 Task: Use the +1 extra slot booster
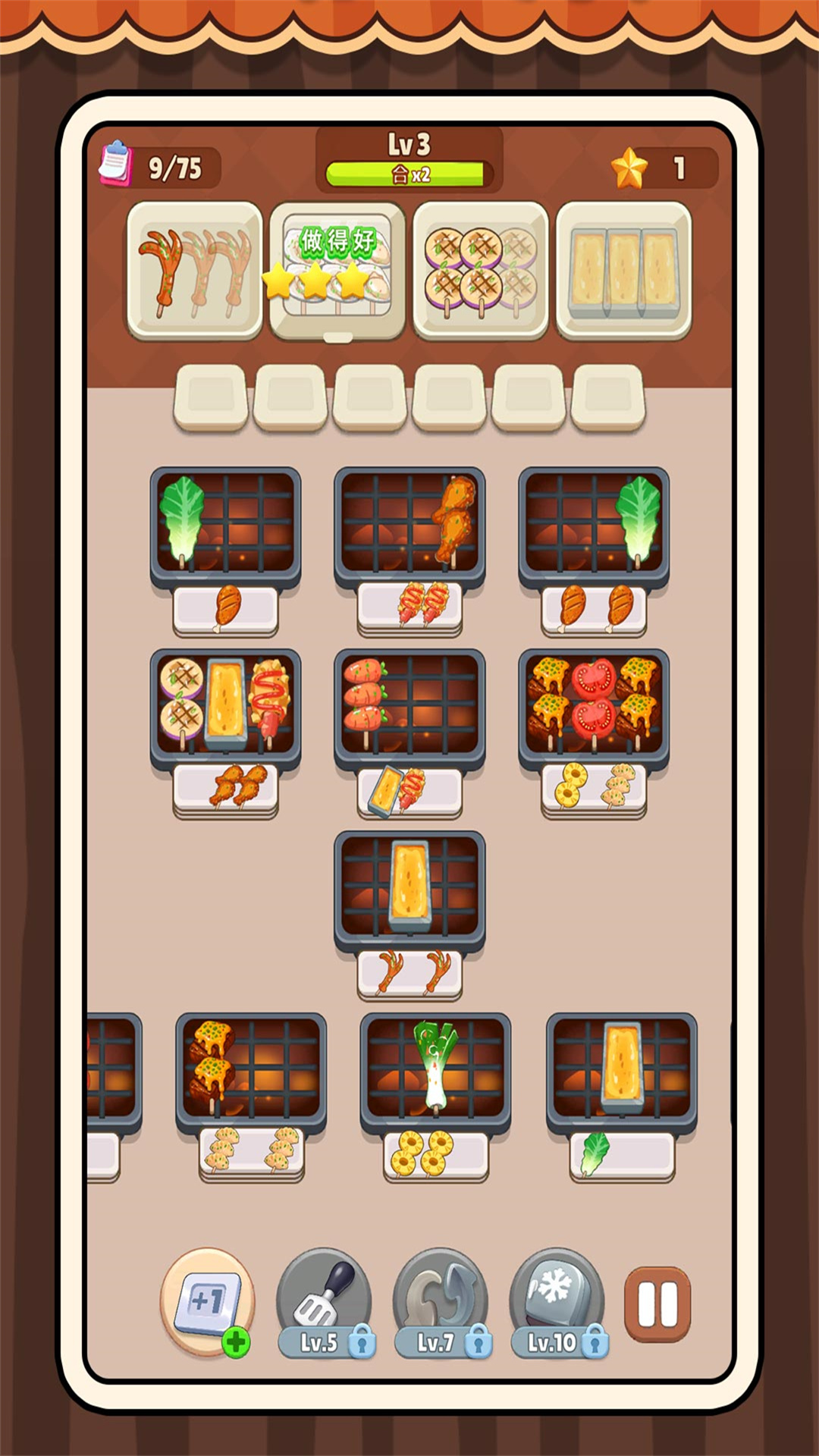[x=207, y=1301]
